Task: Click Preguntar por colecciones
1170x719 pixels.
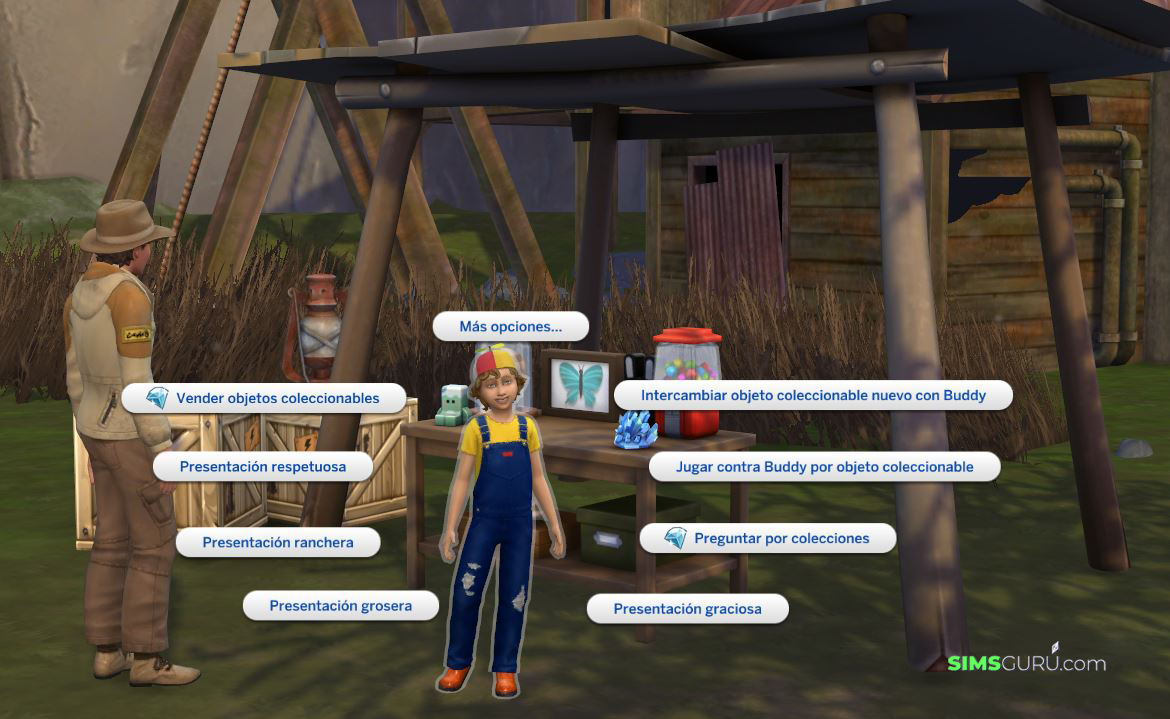Action: (767, 538)
